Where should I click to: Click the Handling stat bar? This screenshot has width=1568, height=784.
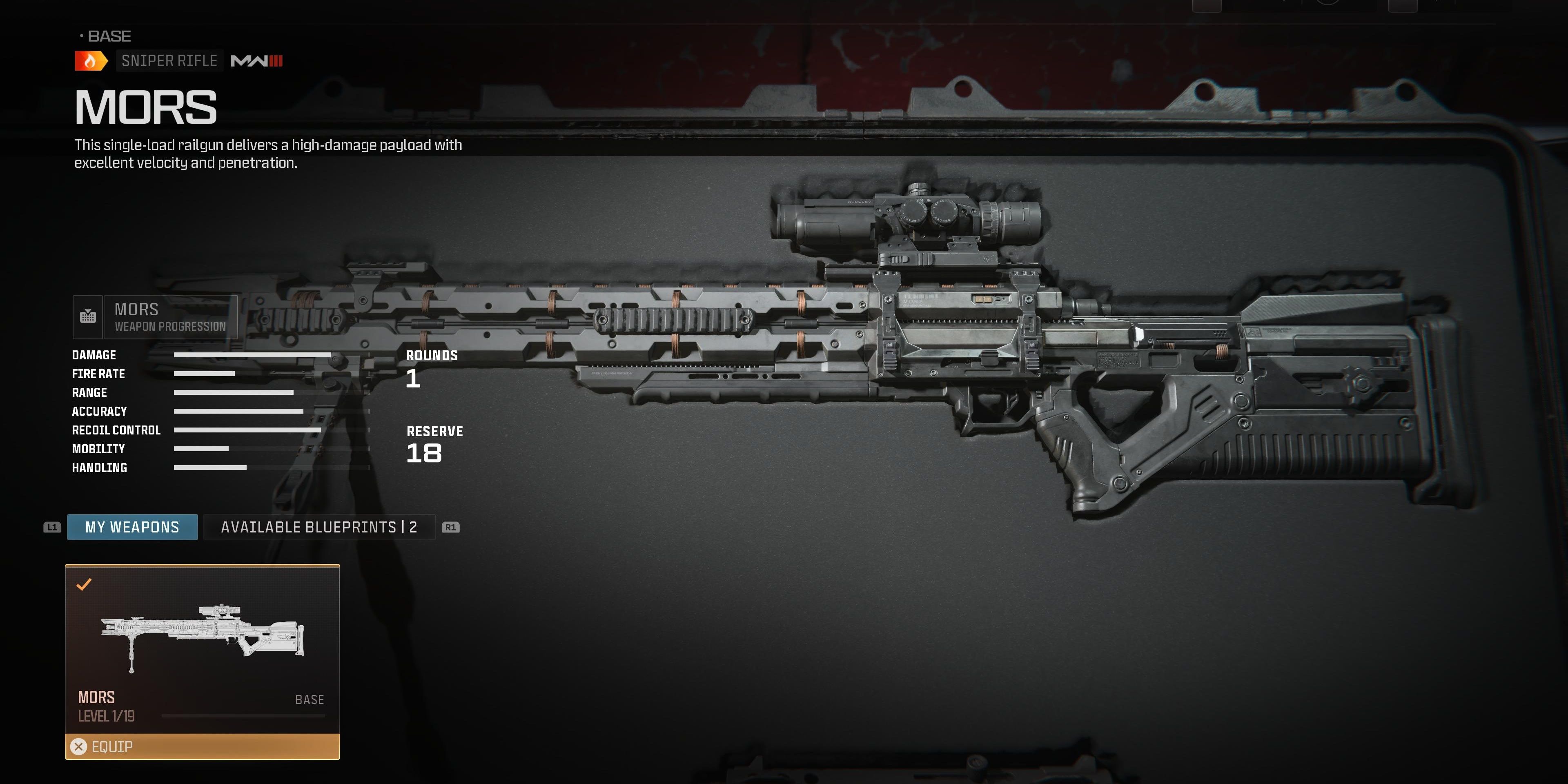click(x=210, y=468)
